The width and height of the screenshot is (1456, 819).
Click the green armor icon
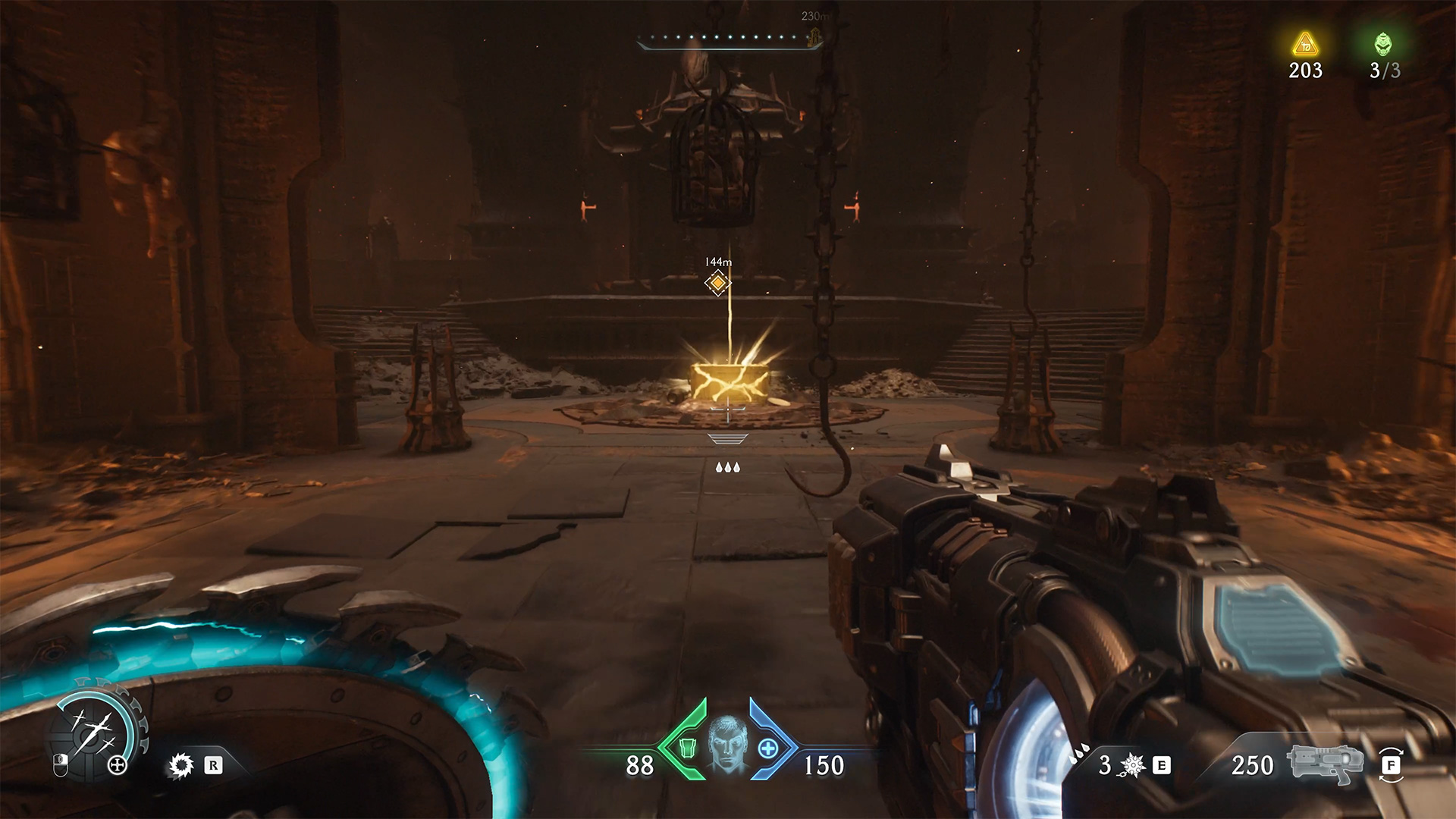pos(687,748)
